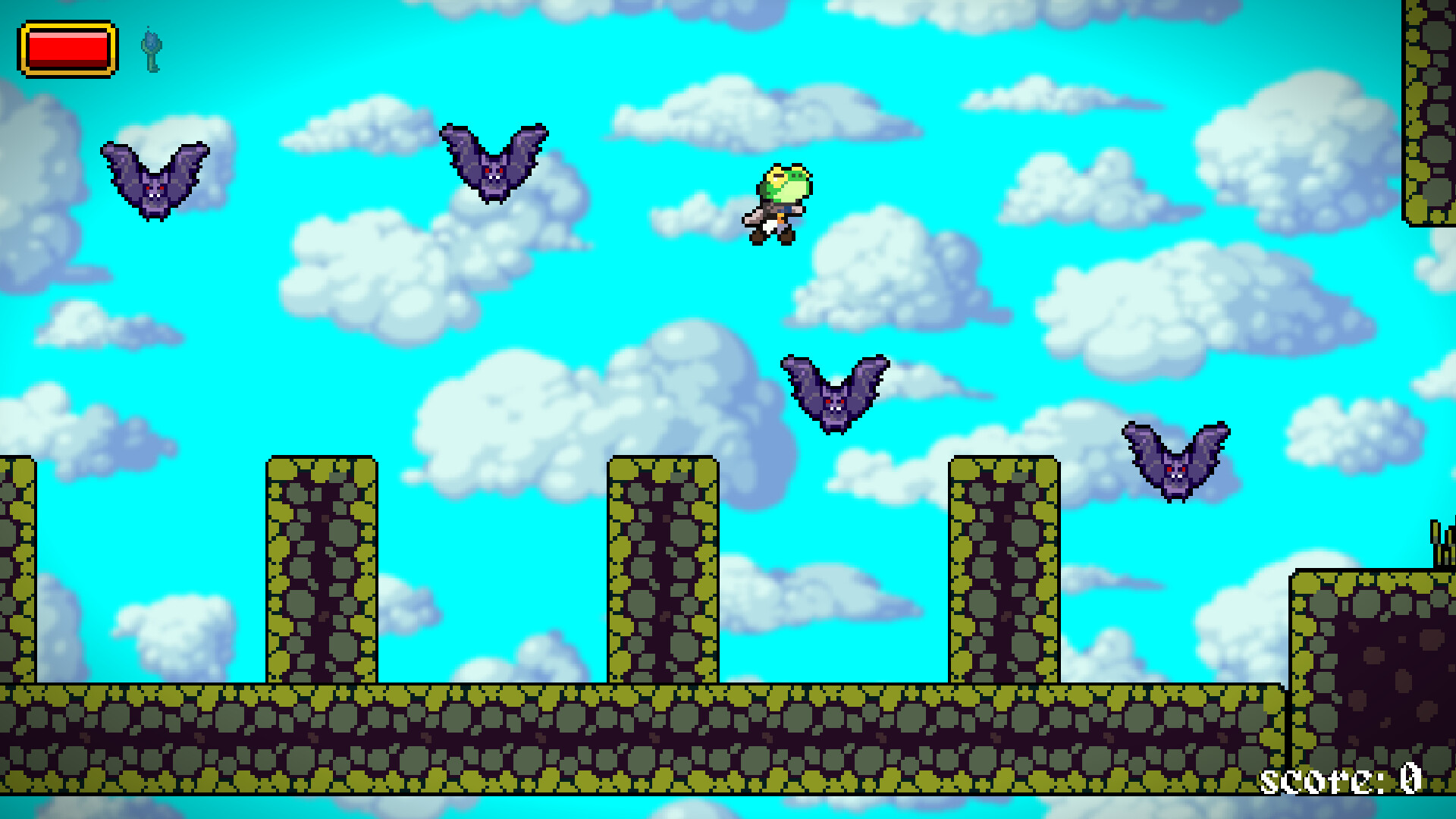Click the second mossy pillar from left
Viewport: 1456px width, 819px height.
322,569
